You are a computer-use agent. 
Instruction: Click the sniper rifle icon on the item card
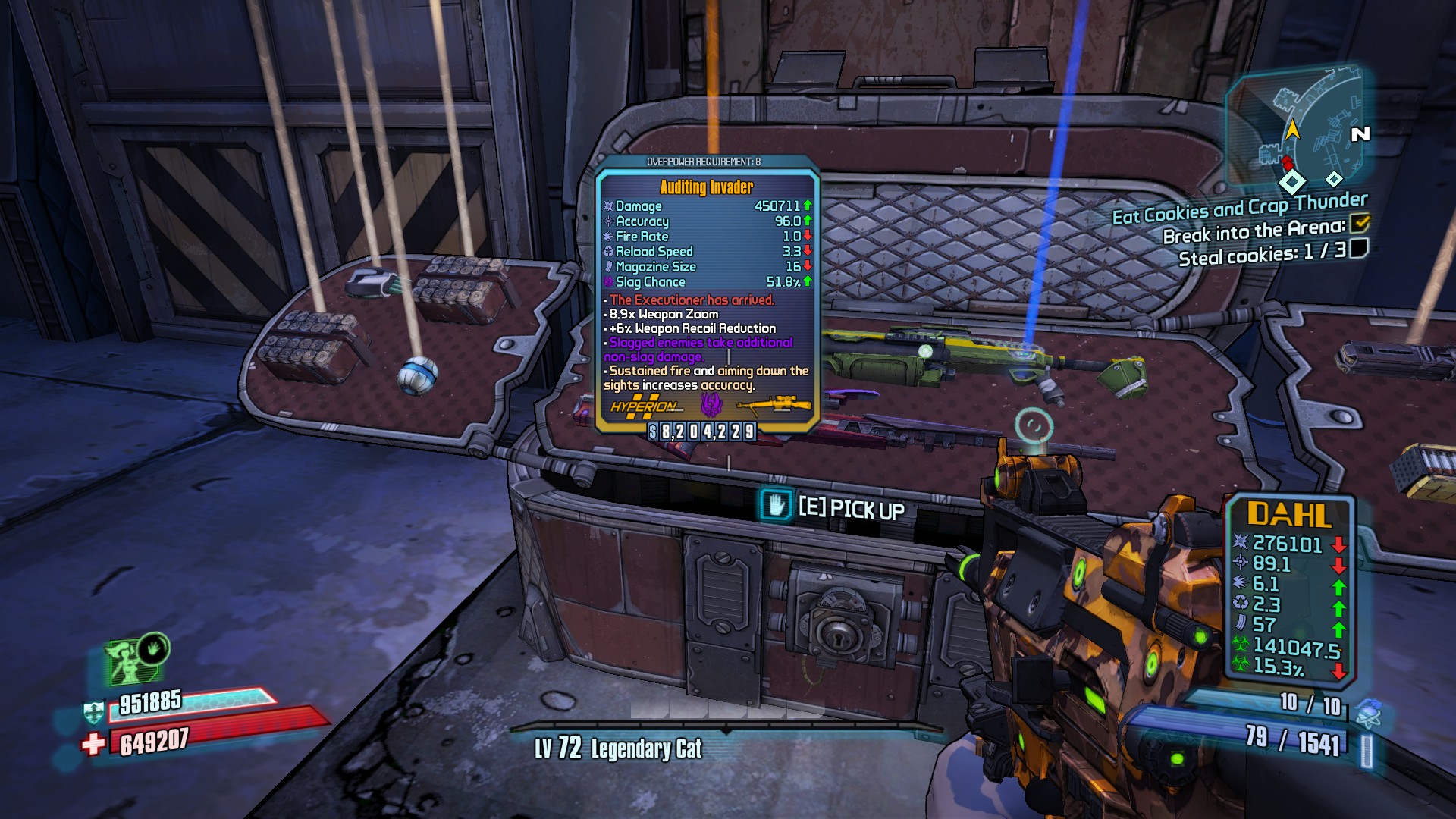(773, 406)
